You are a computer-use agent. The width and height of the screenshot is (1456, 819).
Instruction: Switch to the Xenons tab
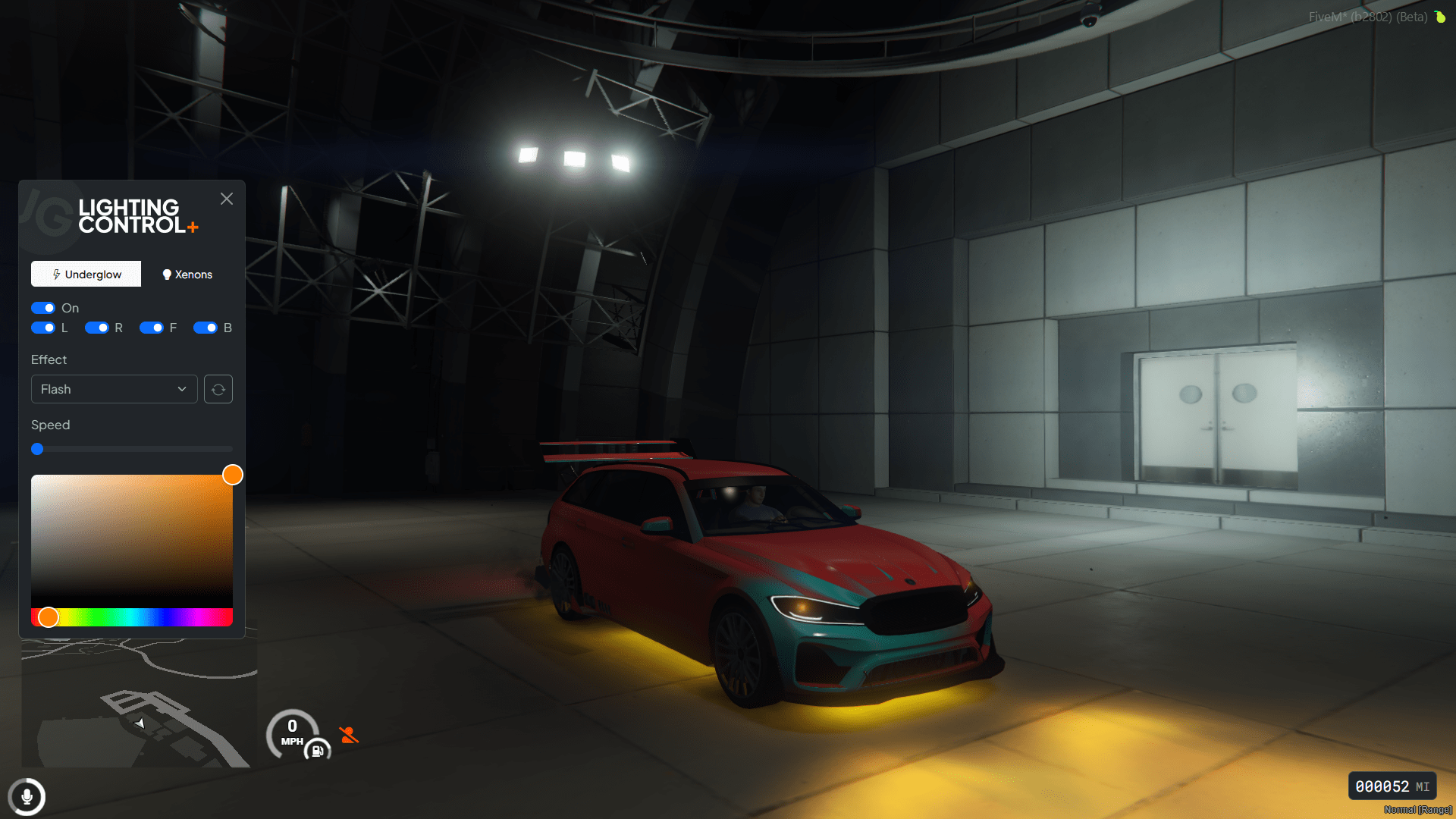tap(187, 275)
